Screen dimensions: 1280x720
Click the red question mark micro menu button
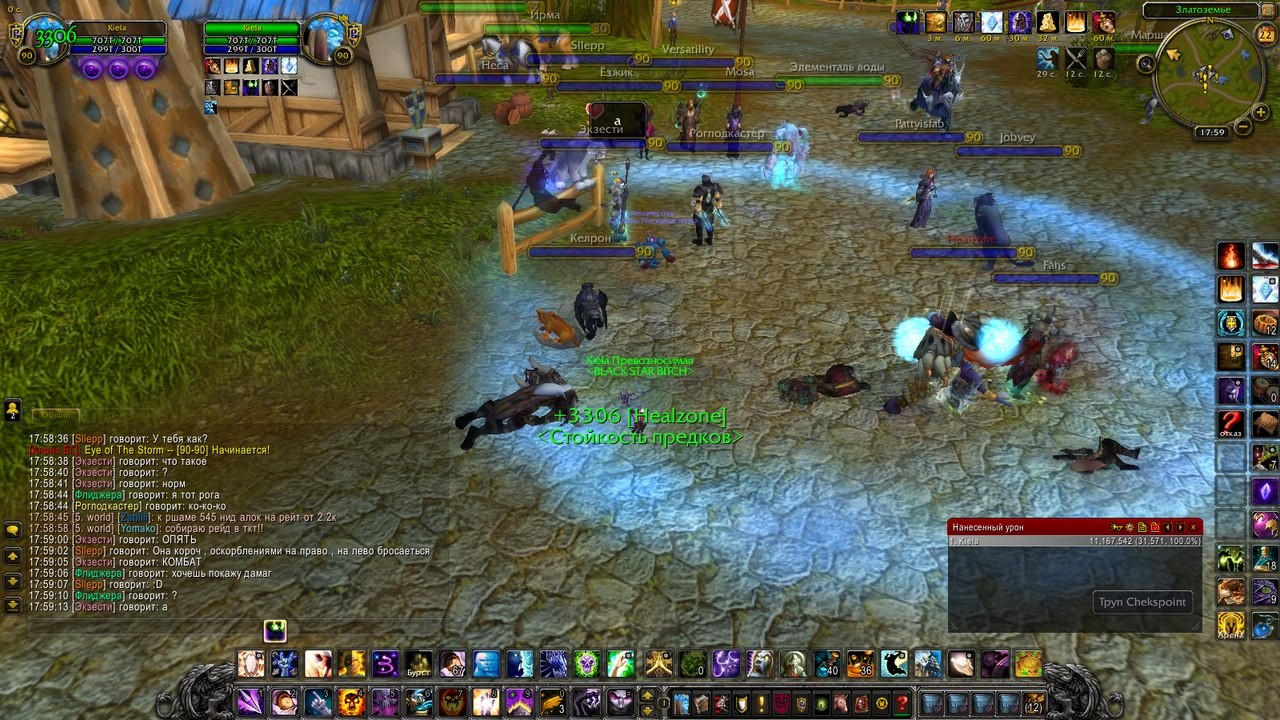click(902, 702)
